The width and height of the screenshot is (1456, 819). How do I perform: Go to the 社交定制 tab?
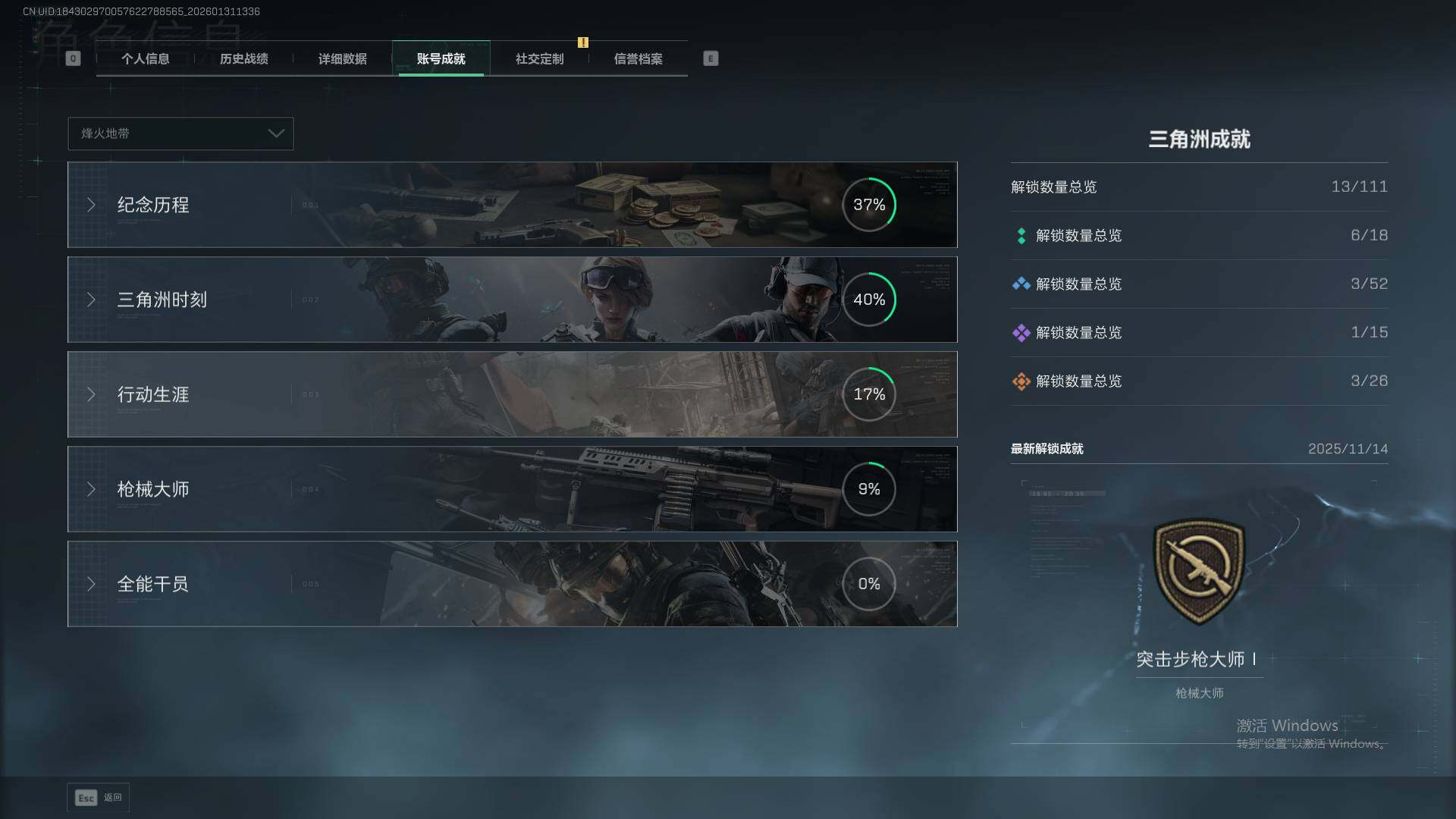coord(539,59)
